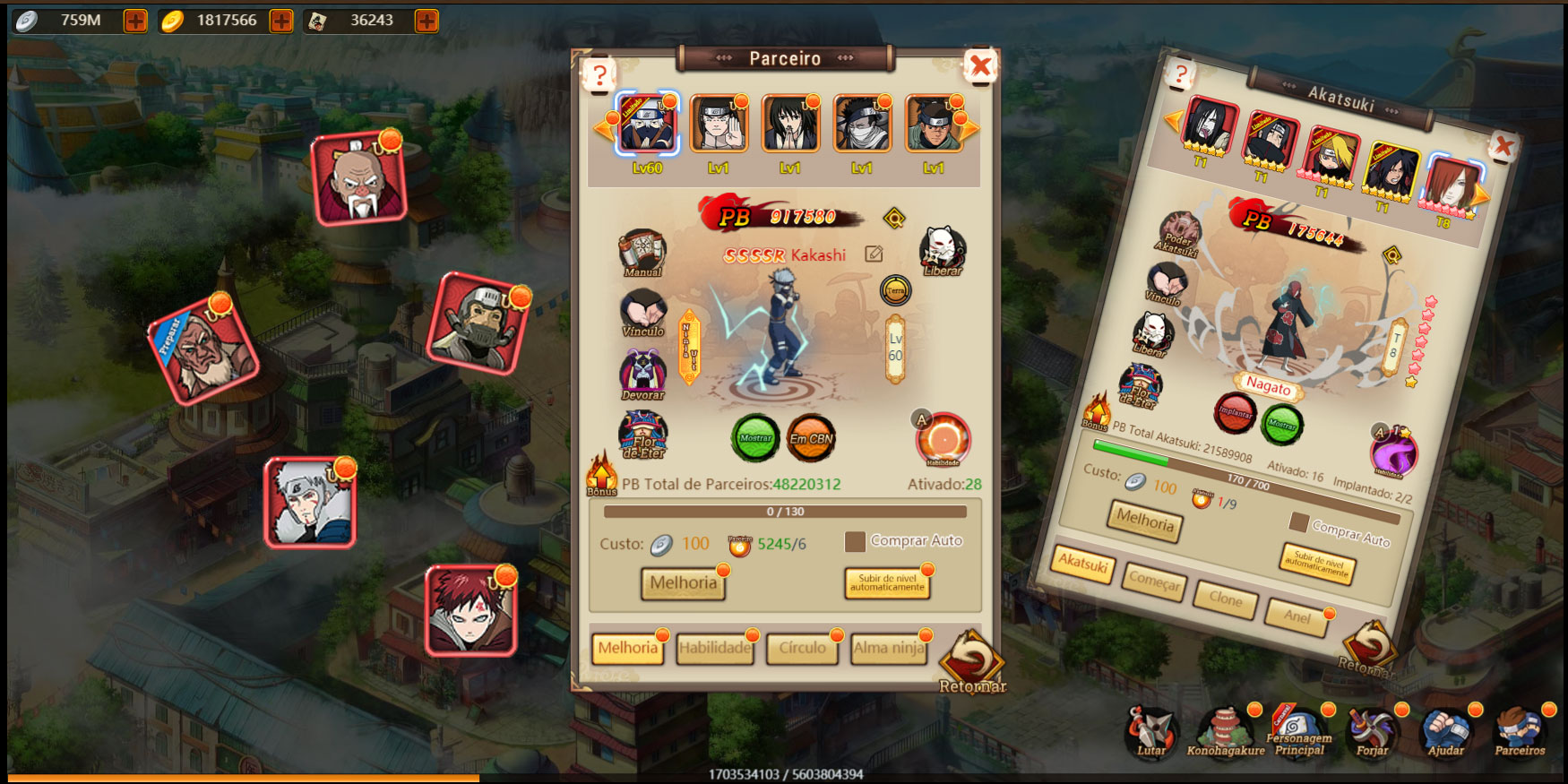Select the Alma ninja tab
This screenshot has width=1568, height=784.
tap(889, 648)
